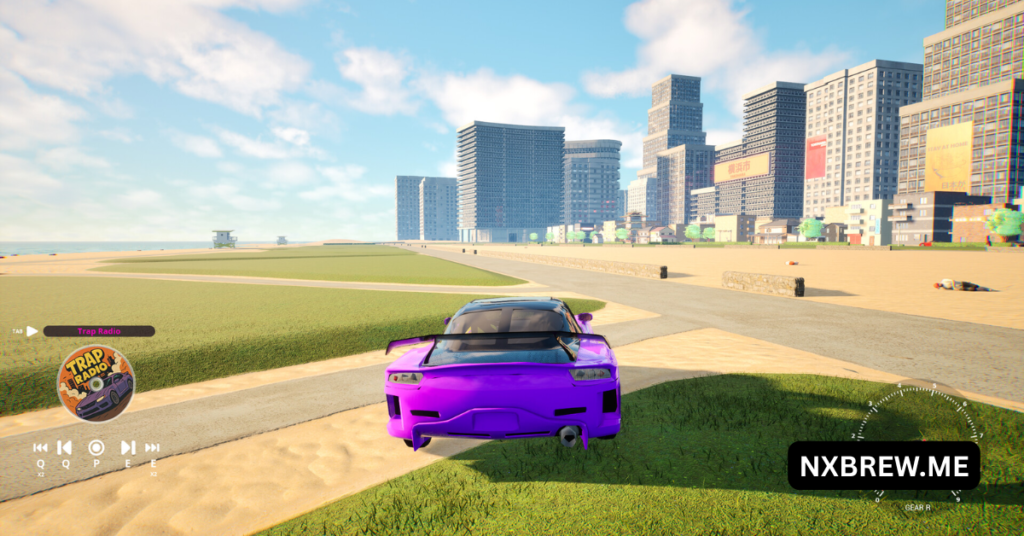
Task: Open the NXBREW.ME watermark link
Action: (x=884, y=466)
